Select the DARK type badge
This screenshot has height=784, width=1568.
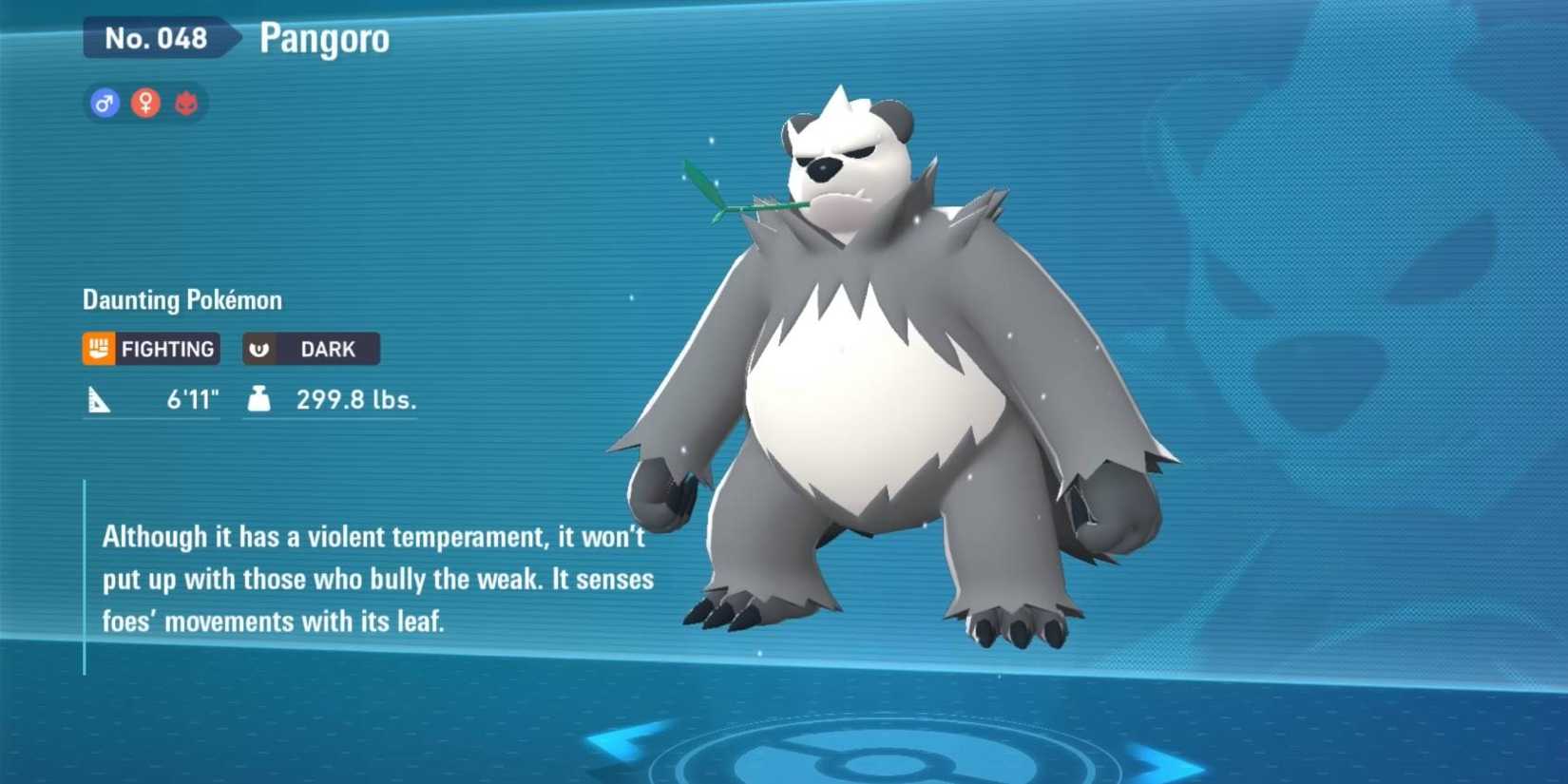click(x=311, y=349)
